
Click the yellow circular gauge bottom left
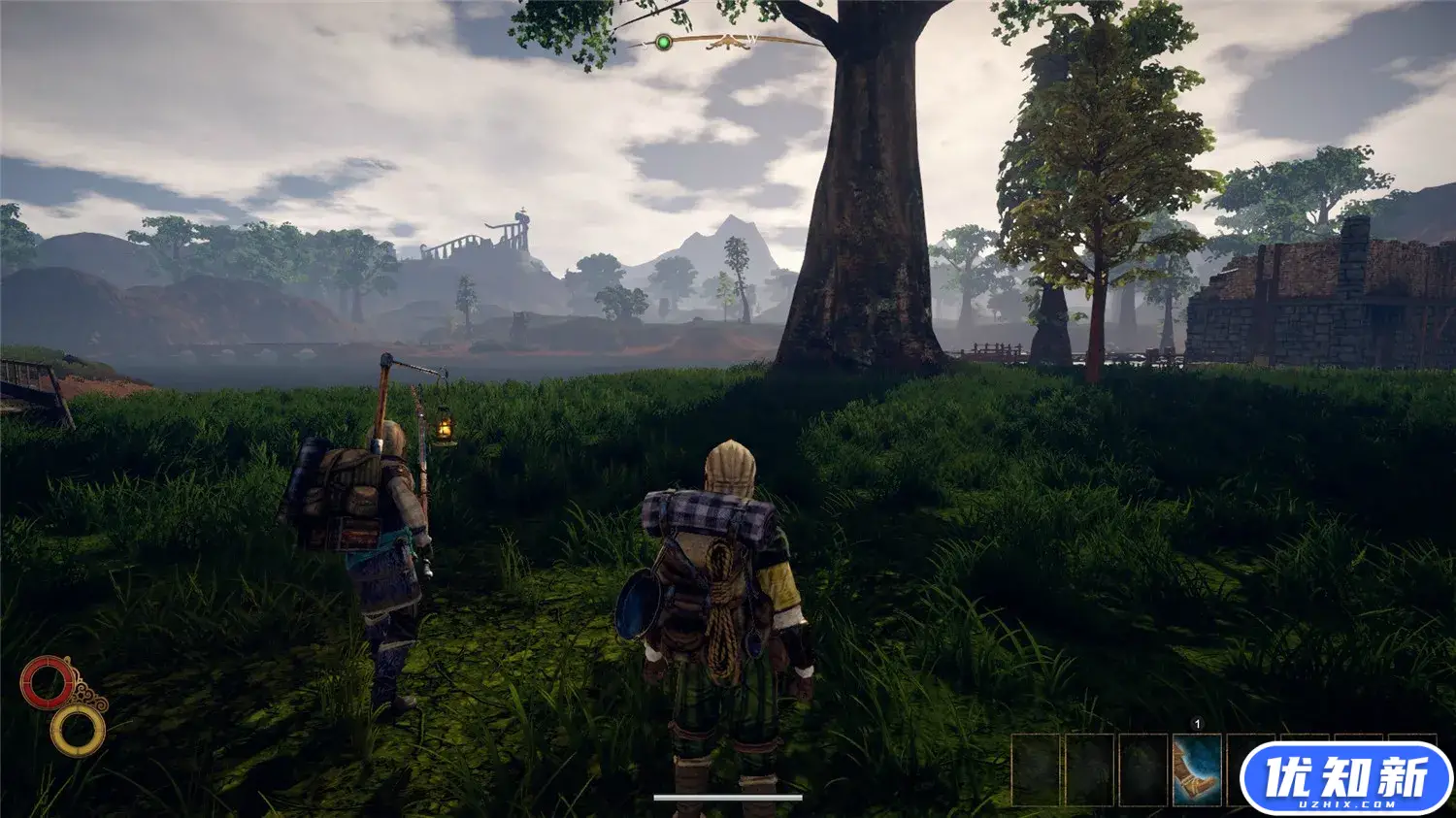[80, 729]
